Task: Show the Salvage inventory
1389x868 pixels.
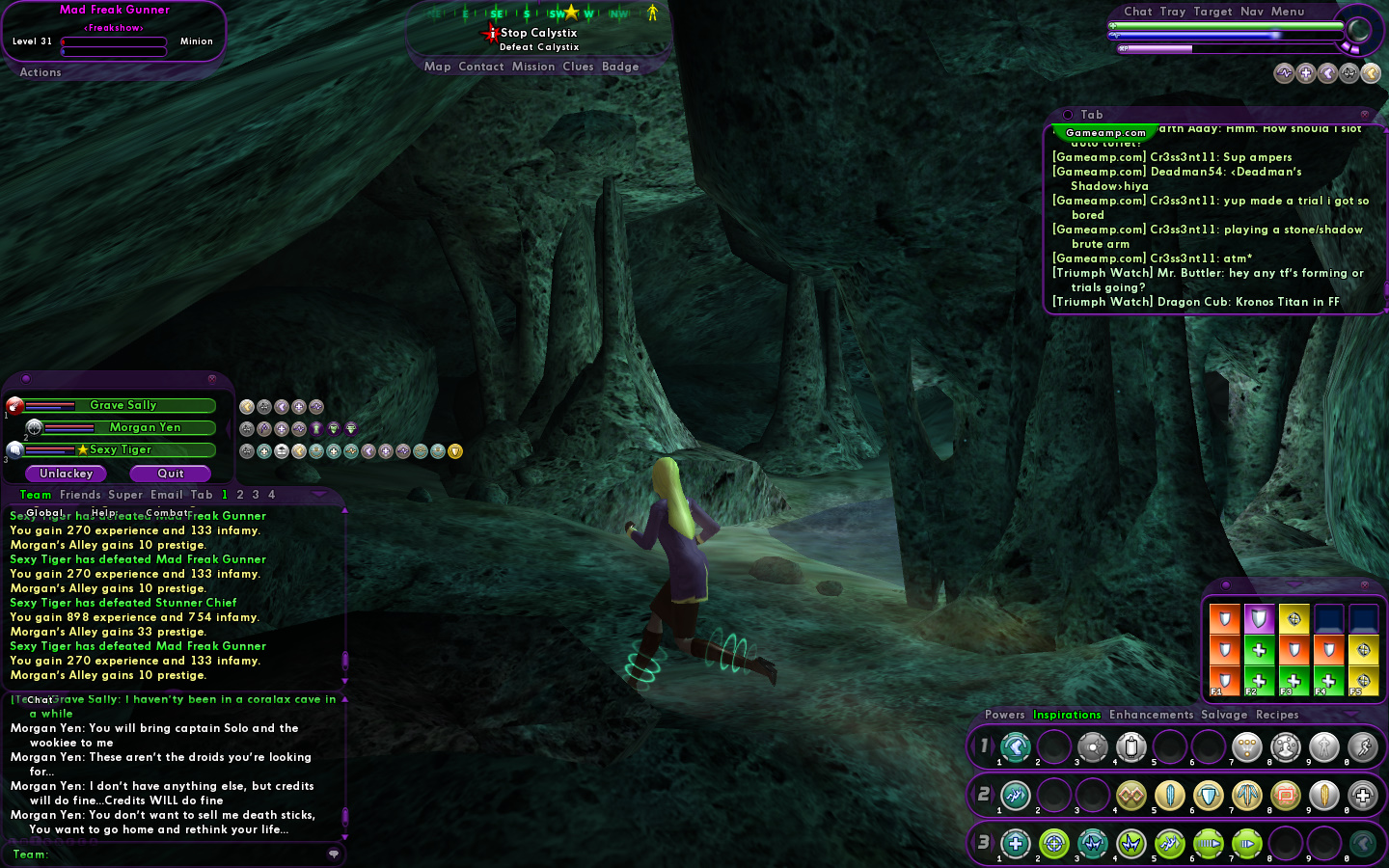Action: click(x=1224, y=715)
